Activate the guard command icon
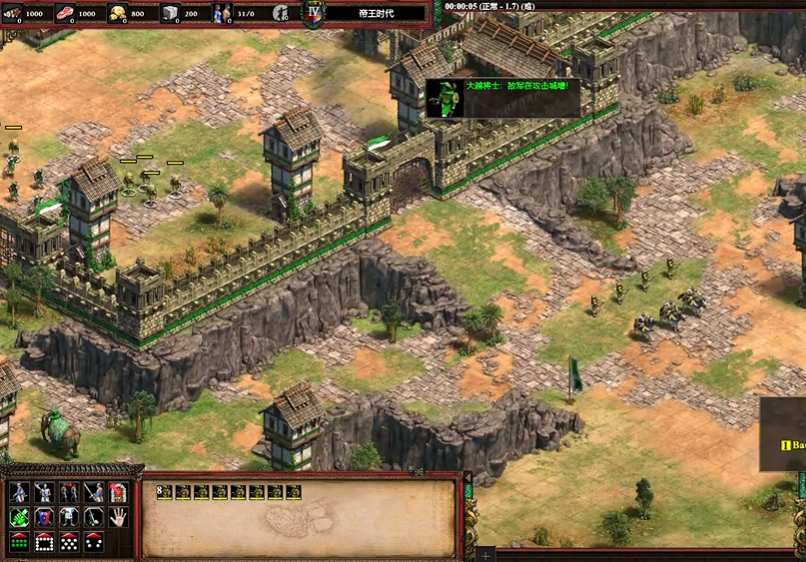Screen dimensions: 806x562 point(44,492)
